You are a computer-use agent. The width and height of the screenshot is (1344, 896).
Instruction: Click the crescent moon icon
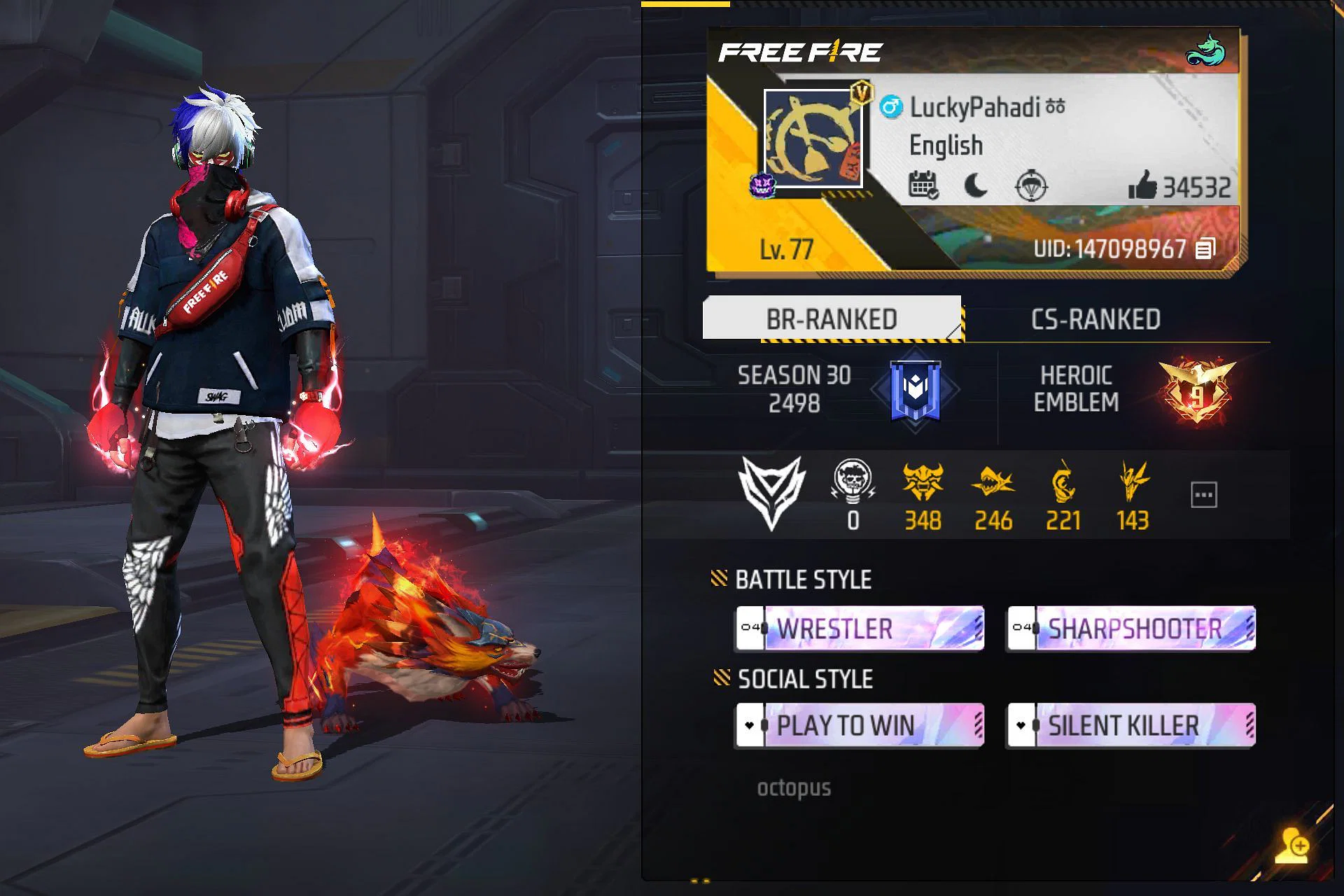[x=976, y=185]
